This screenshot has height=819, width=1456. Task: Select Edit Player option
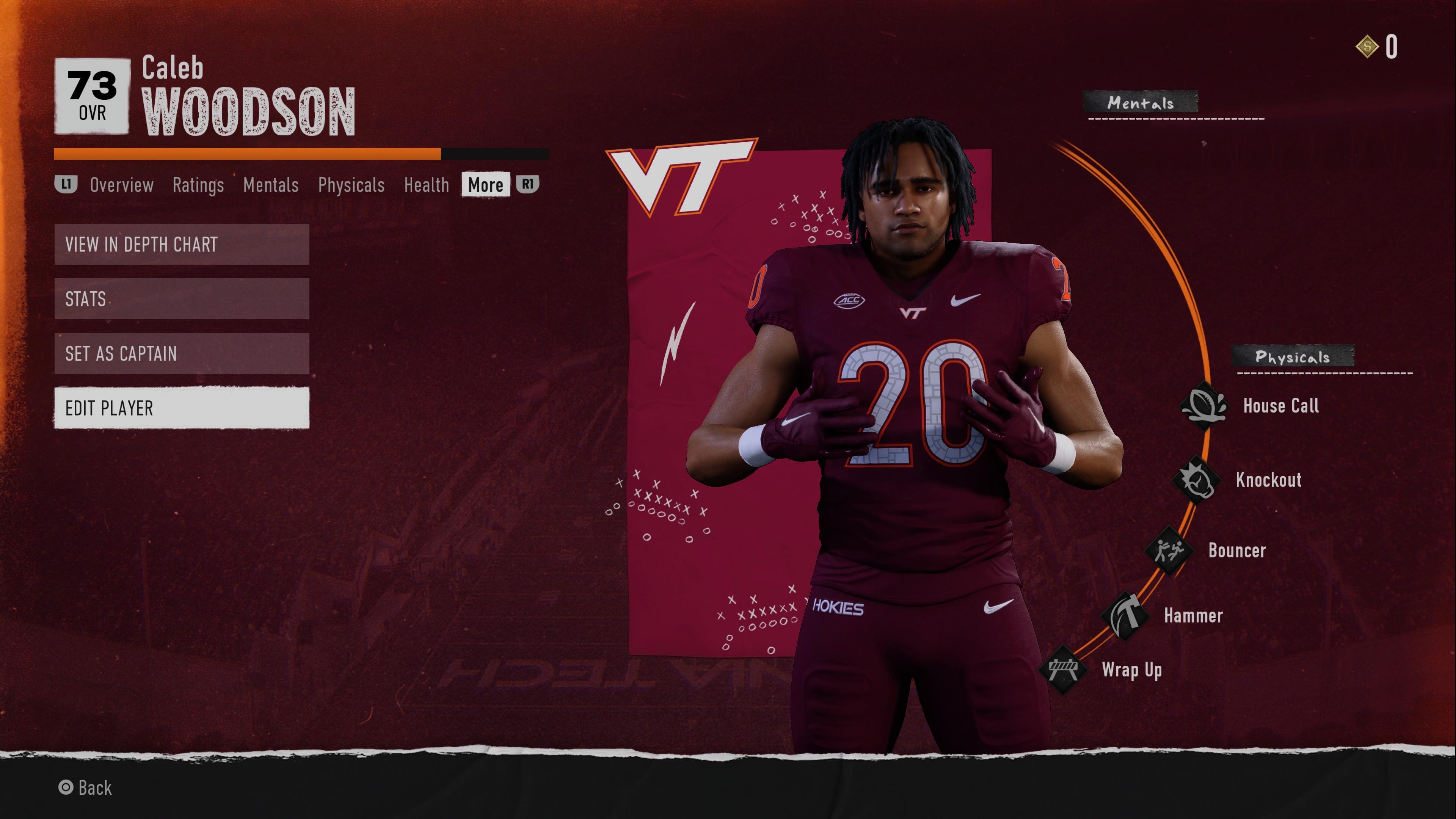coord(181,408)
